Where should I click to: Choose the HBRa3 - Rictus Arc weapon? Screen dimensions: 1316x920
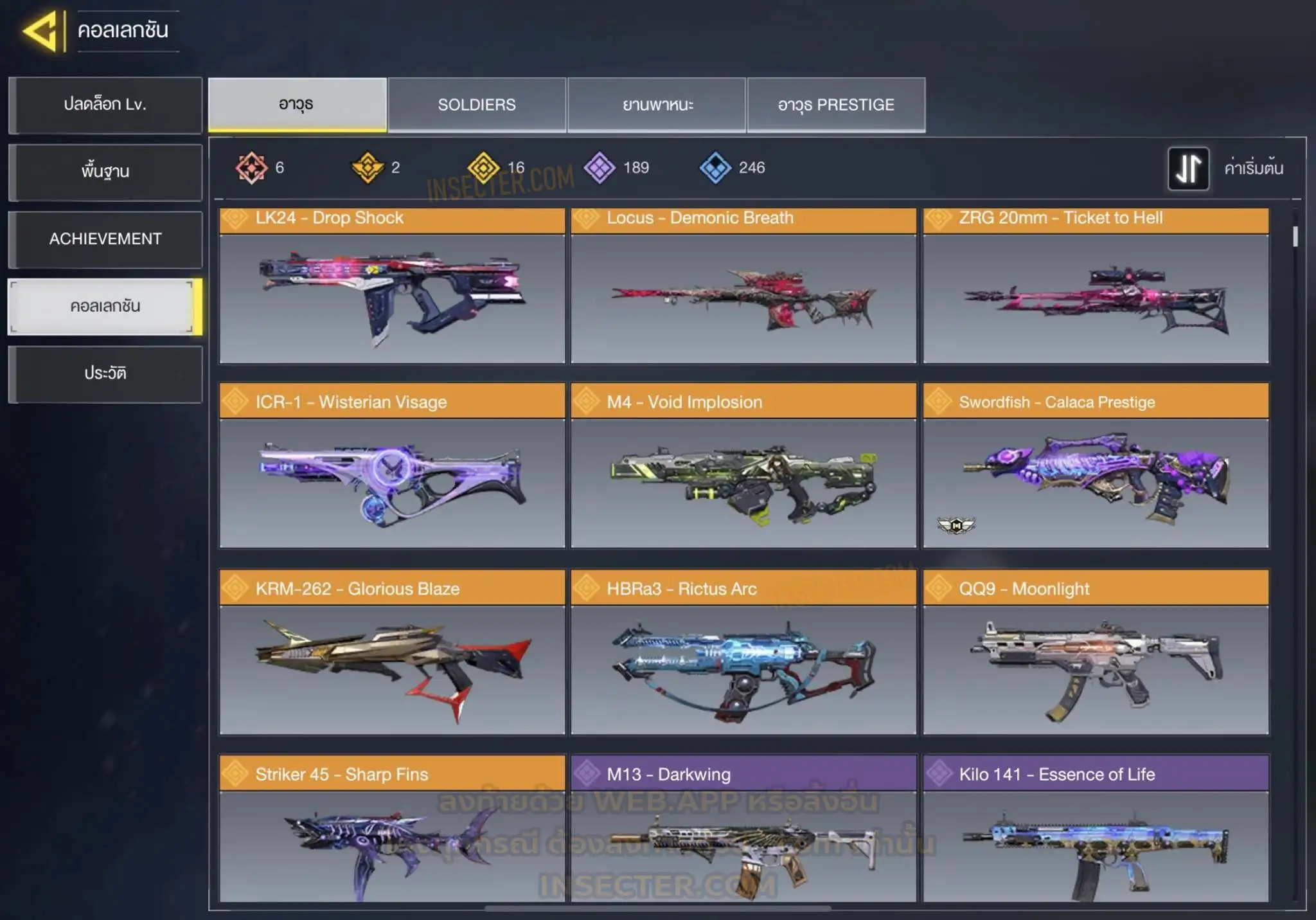click(743, 653)
